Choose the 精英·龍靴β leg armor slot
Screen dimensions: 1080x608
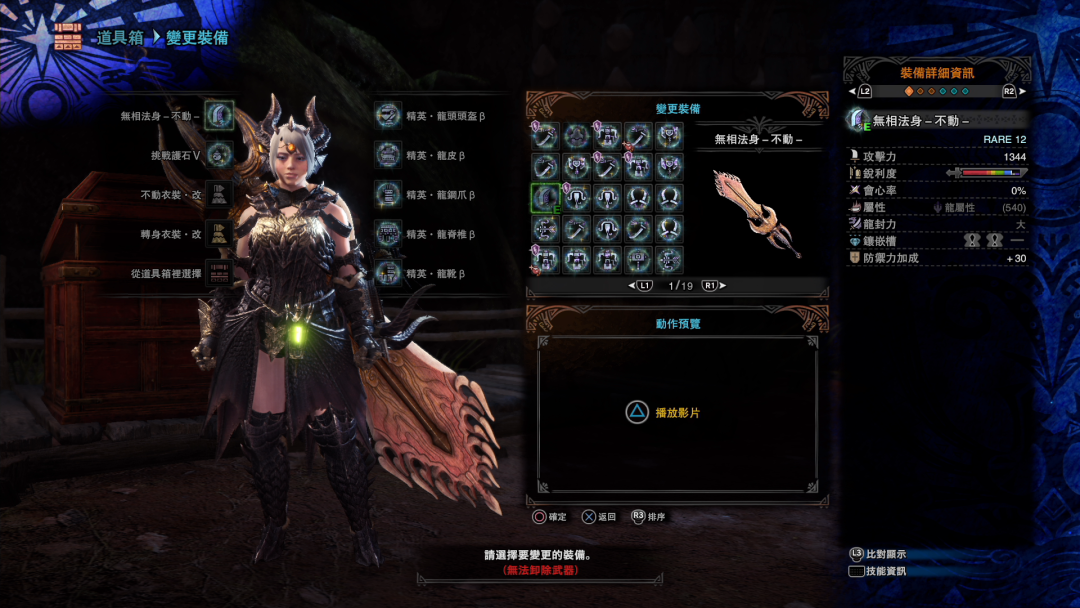coord(387,273)
